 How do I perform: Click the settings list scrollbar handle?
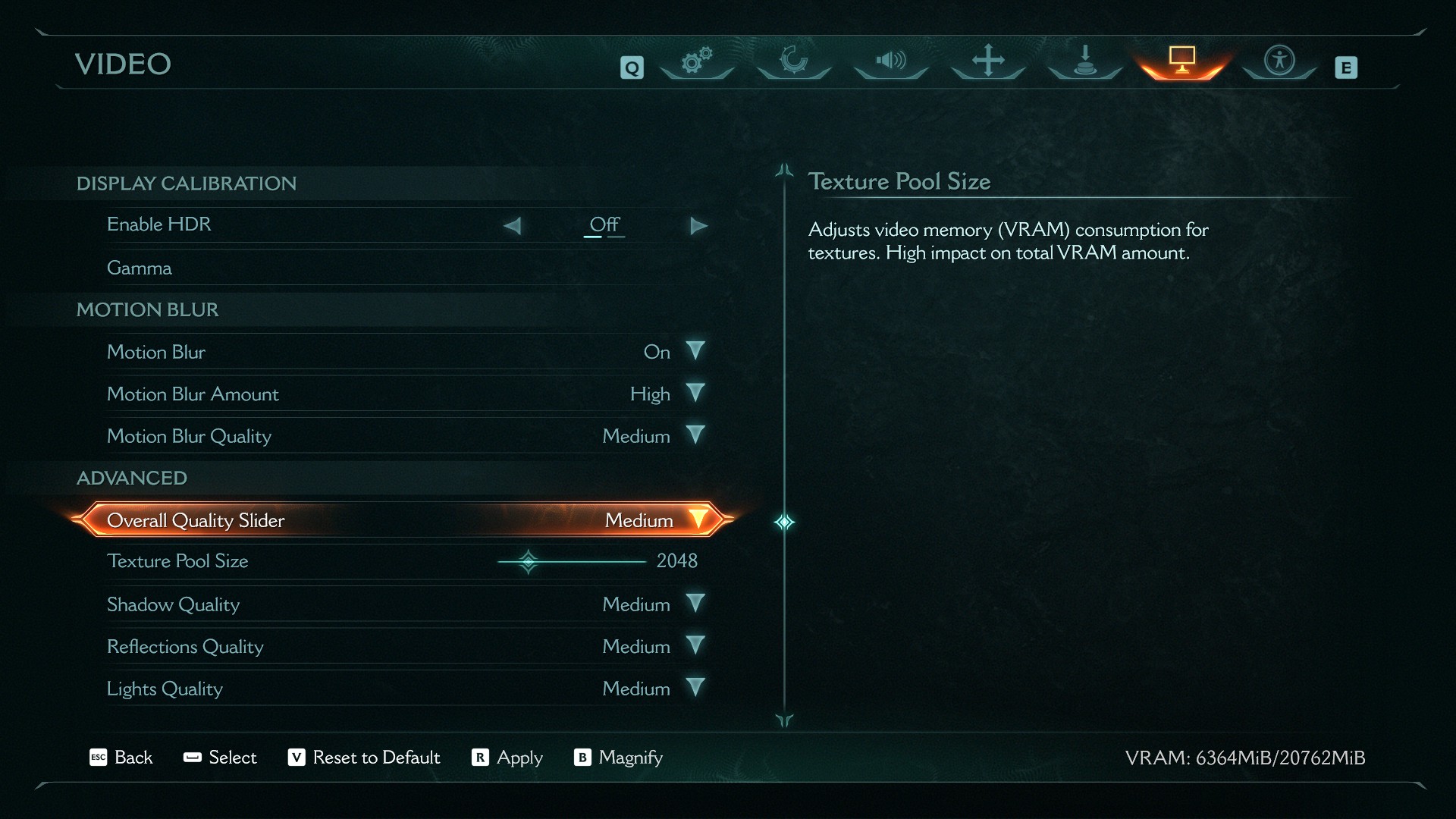point(784,522)
